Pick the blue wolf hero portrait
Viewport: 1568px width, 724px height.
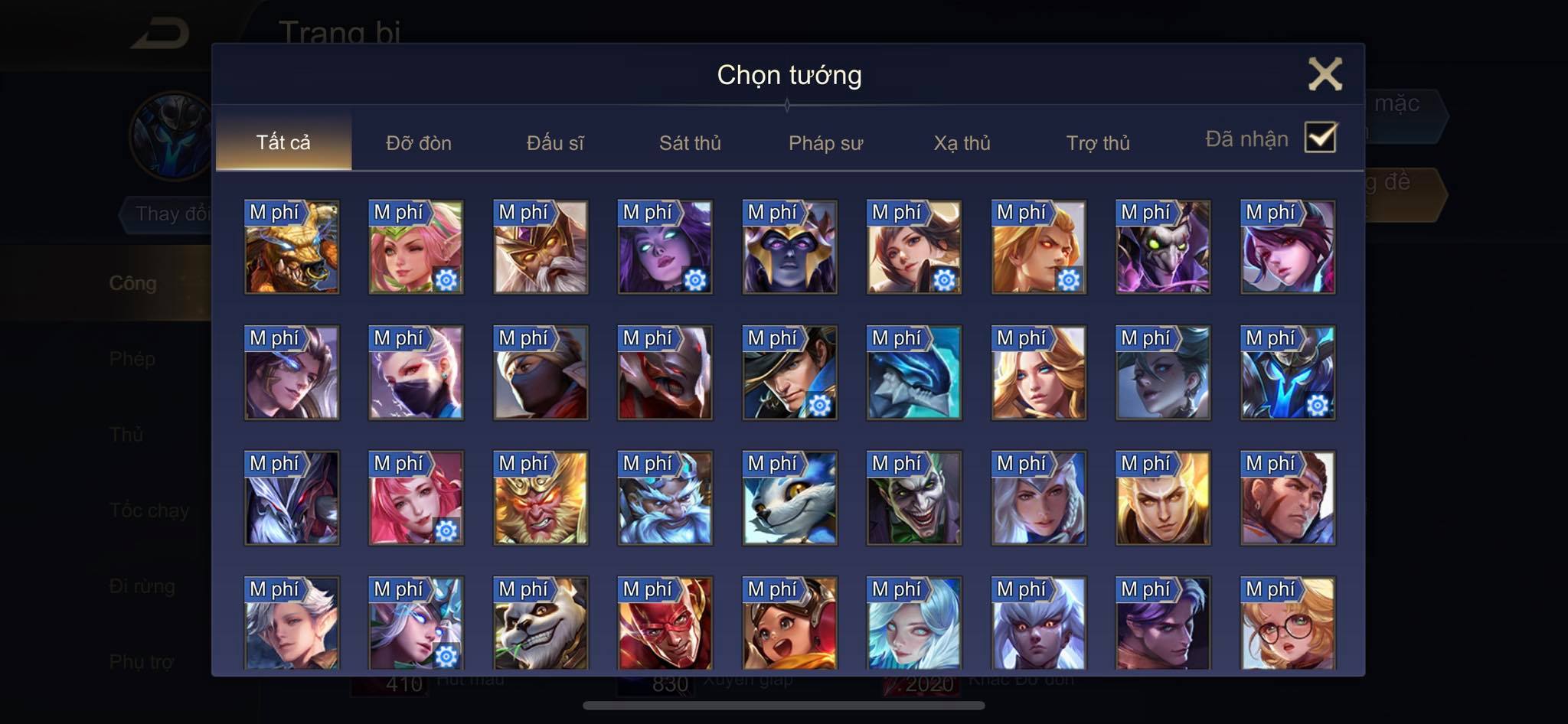(789, 498)
